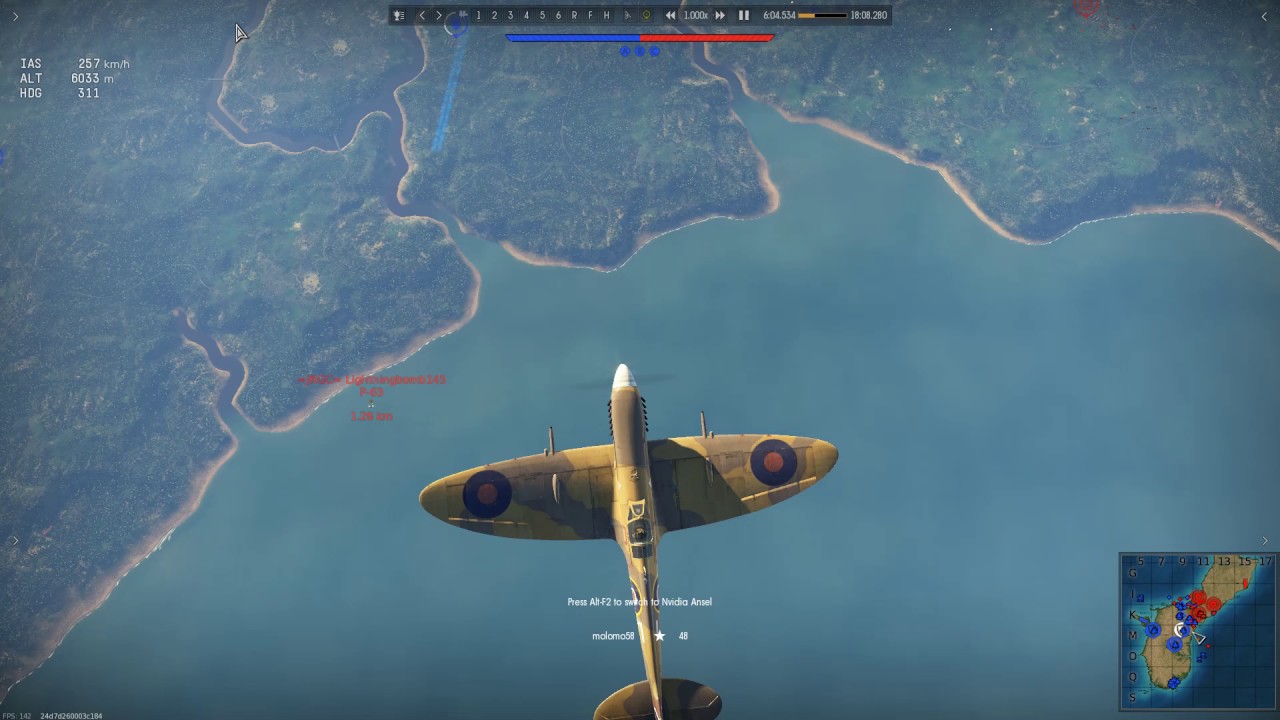Screen dimensions: 1280x720
Task: Switch to previous player with left chevron
Action: pyautogui.click(x=422, y=15)
